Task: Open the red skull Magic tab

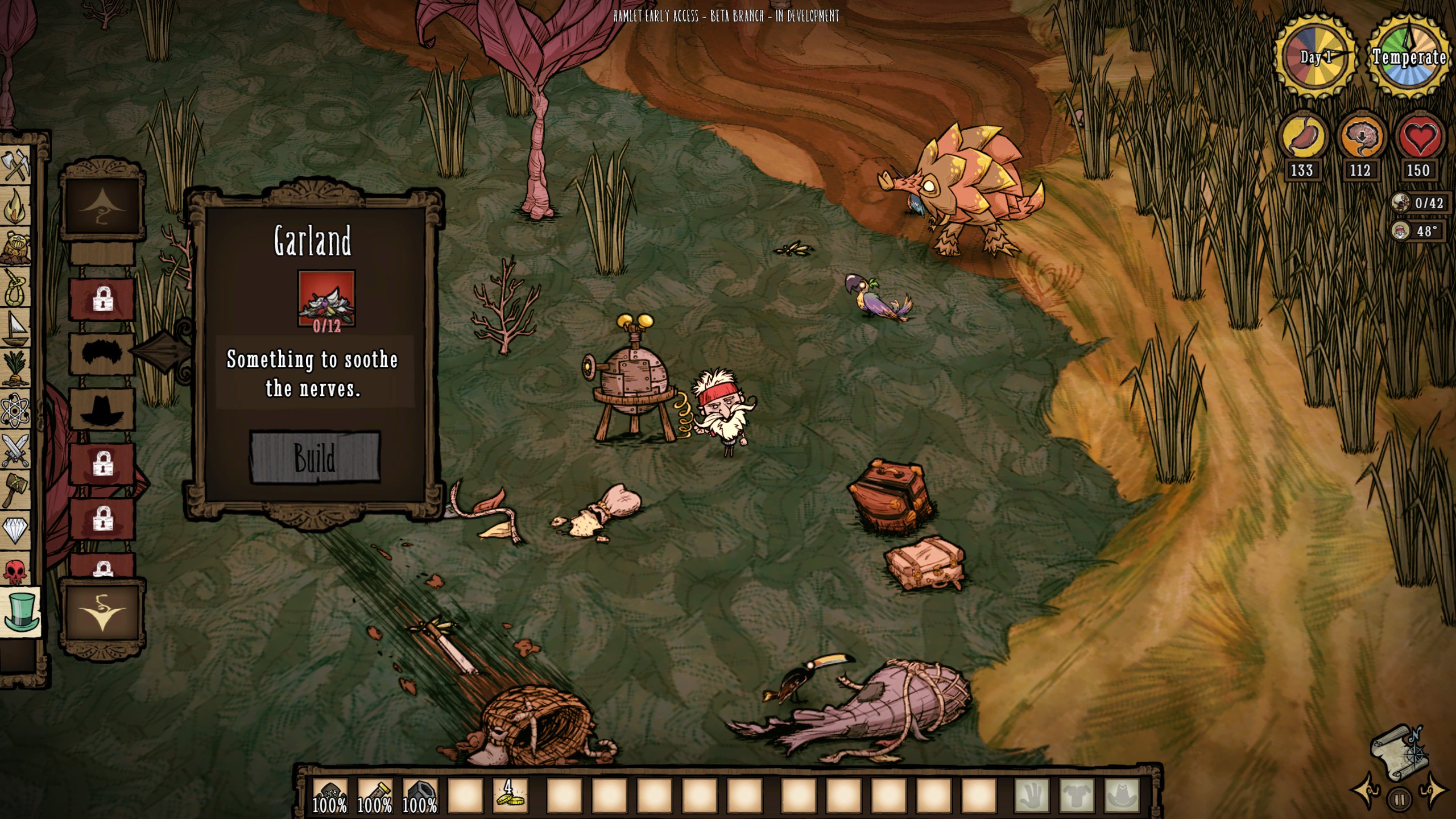Action: click(x=15, y=570)
